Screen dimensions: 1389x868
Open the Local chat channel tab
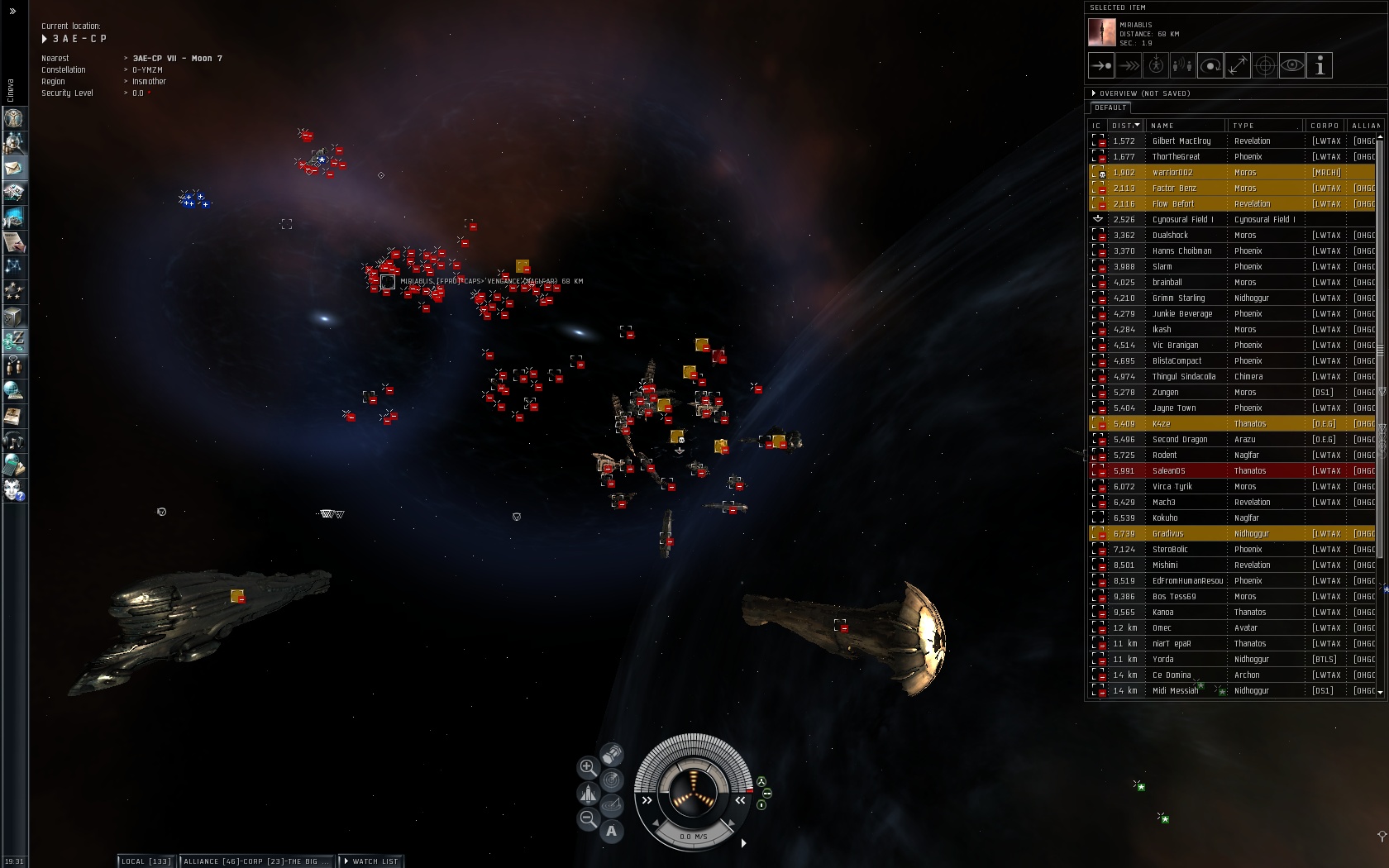pyautogui.click(x=146, y=861)
